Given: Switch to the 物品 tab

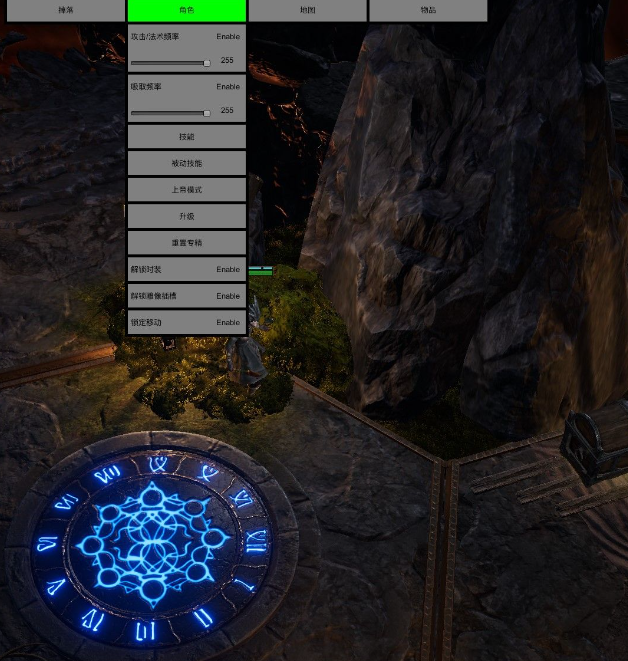Looking at the screenshot, I should (x=428, y=11).
